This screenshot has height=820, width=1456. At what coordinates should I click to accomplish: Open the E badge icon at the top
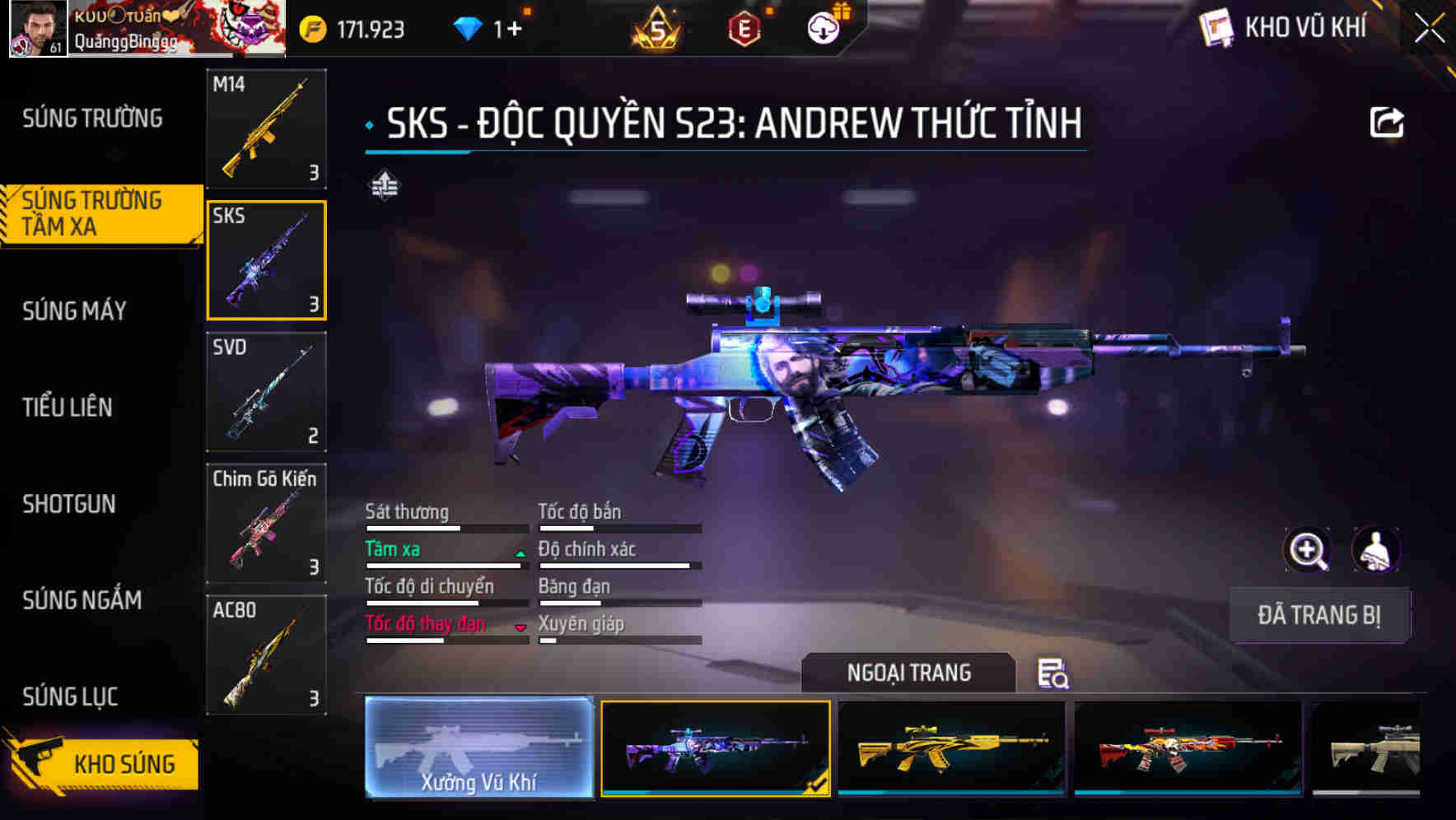743,26
